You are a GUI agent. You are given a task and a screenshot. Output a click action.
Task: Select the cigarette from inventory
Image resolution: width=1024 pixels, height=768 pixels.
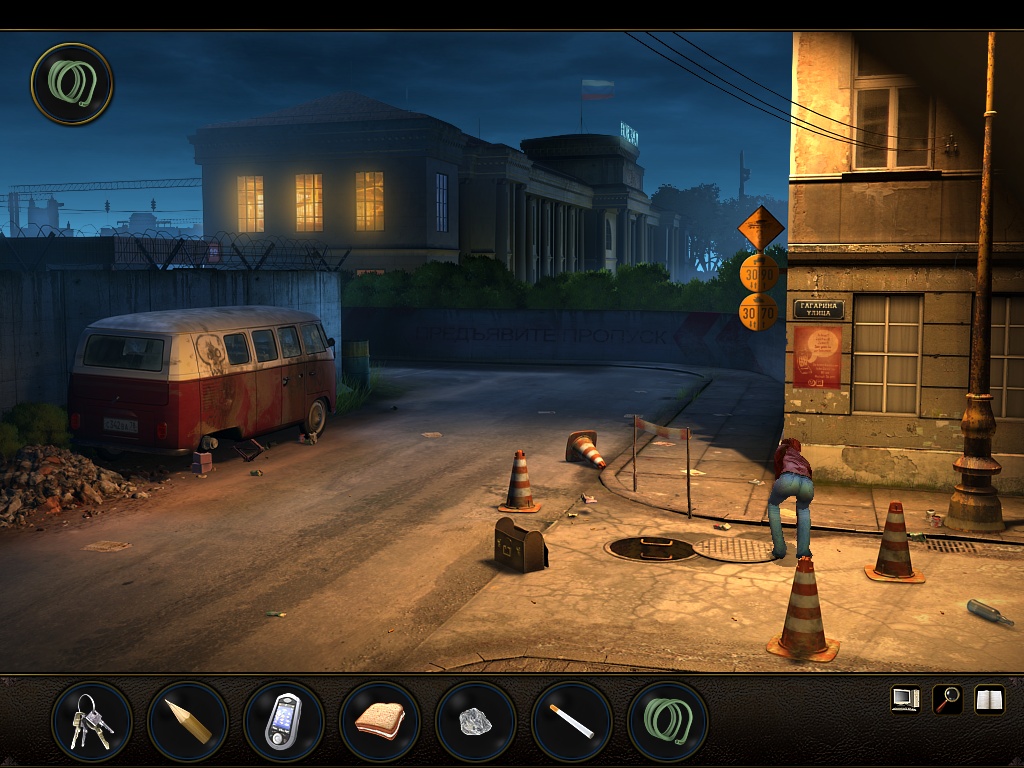[571, 721]
